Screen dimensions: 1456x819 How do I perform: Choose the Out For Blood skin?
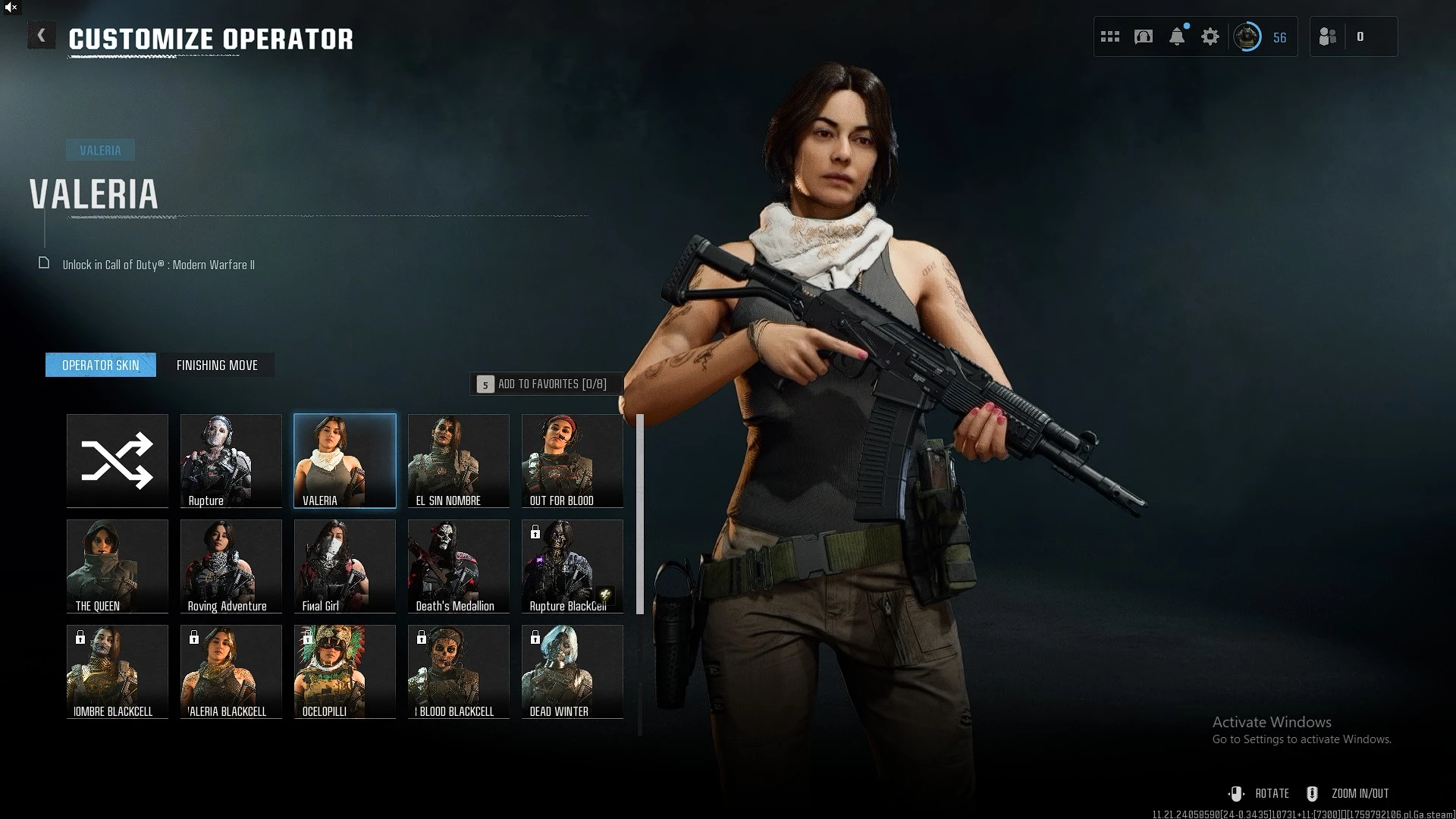(x=573, y=460)
